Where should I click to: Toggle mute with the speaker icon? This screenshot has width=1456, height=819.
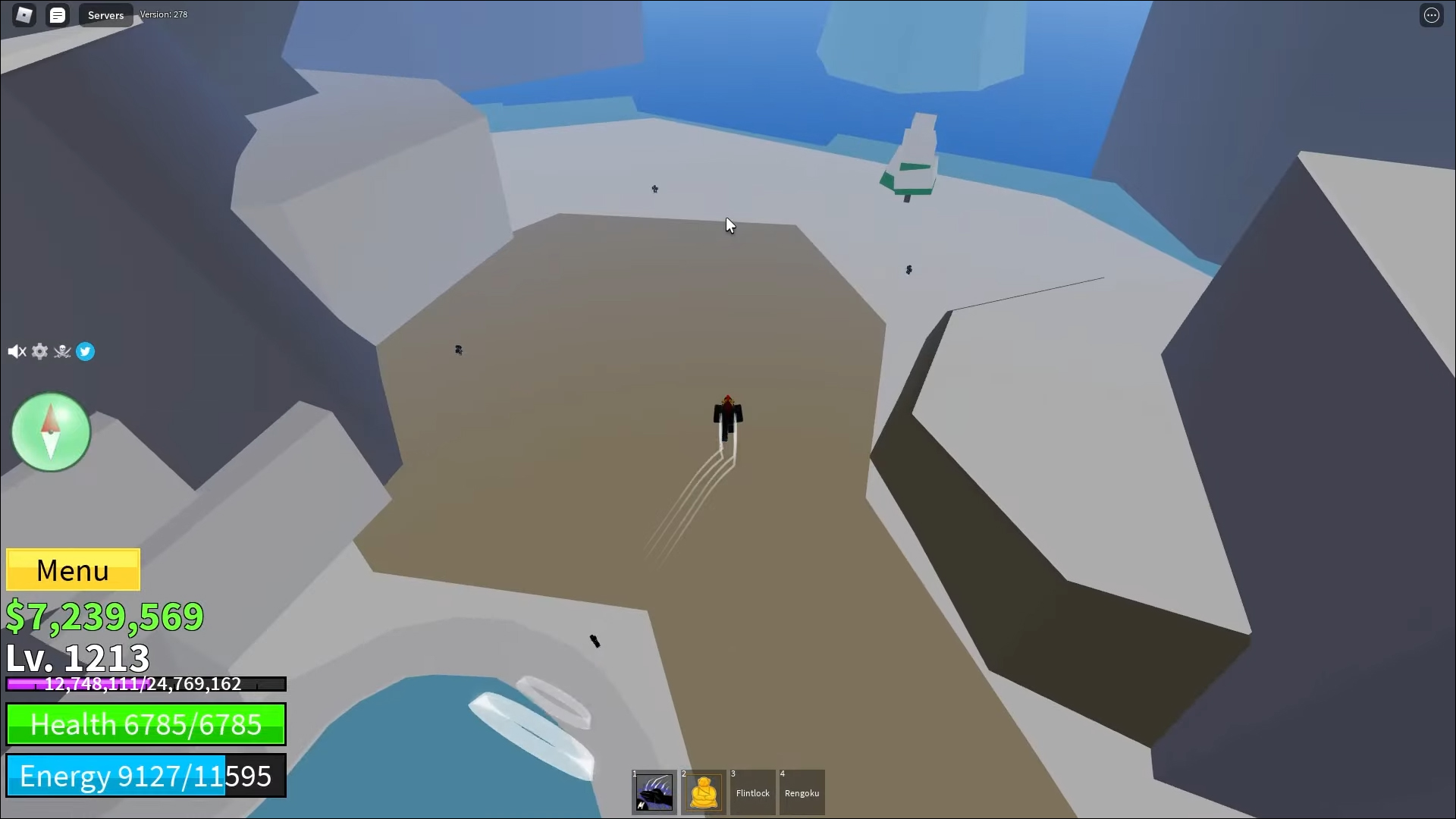coord(16,351)
